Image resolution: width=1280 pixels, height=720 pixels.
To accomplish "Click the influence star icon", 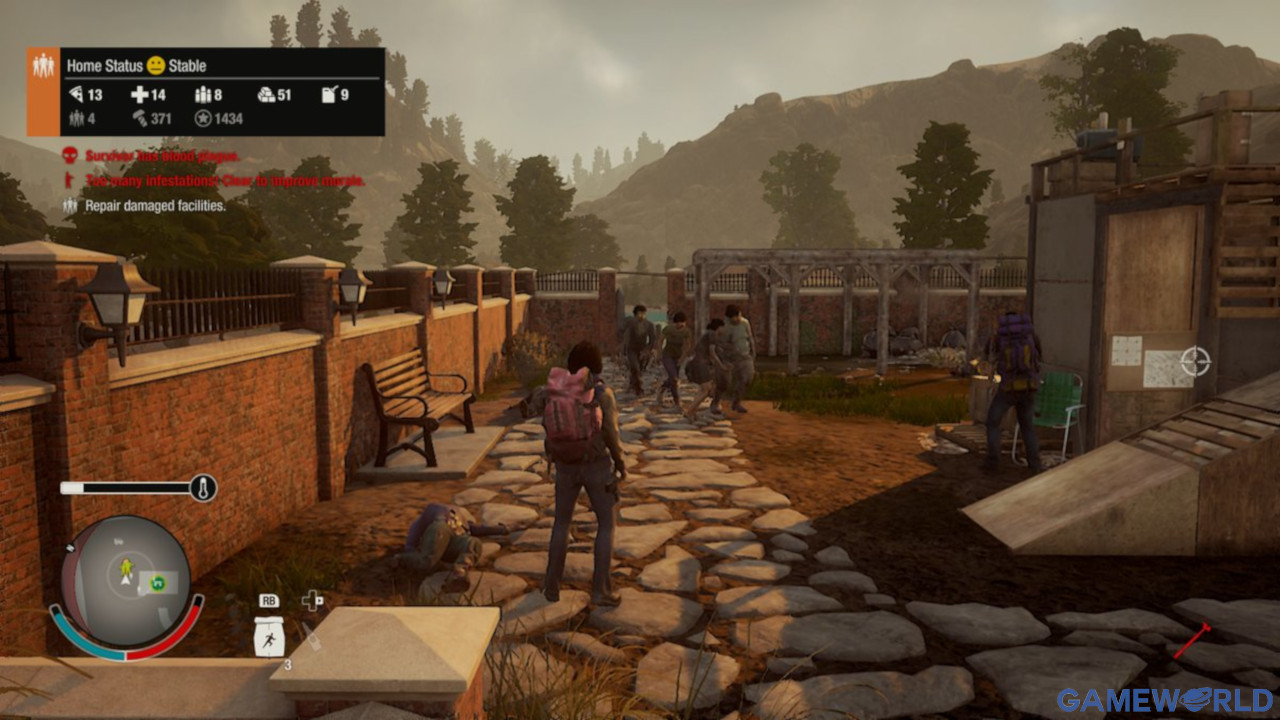I will pos(203,119).
